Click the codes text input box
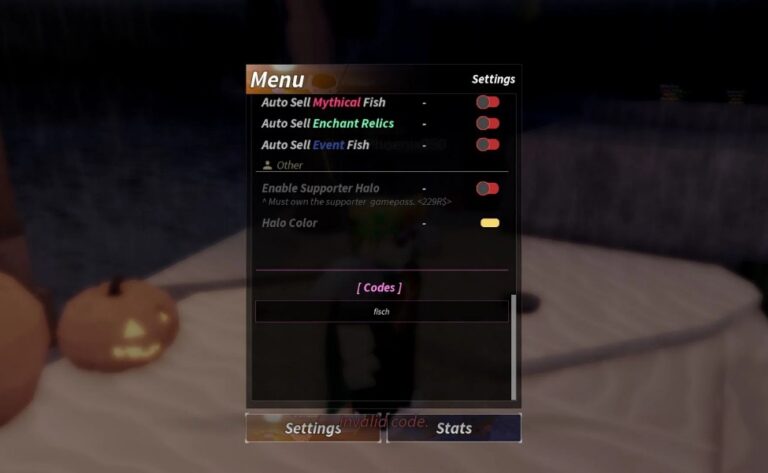Viewport: 768px width, 473px height. click(381, 312)
